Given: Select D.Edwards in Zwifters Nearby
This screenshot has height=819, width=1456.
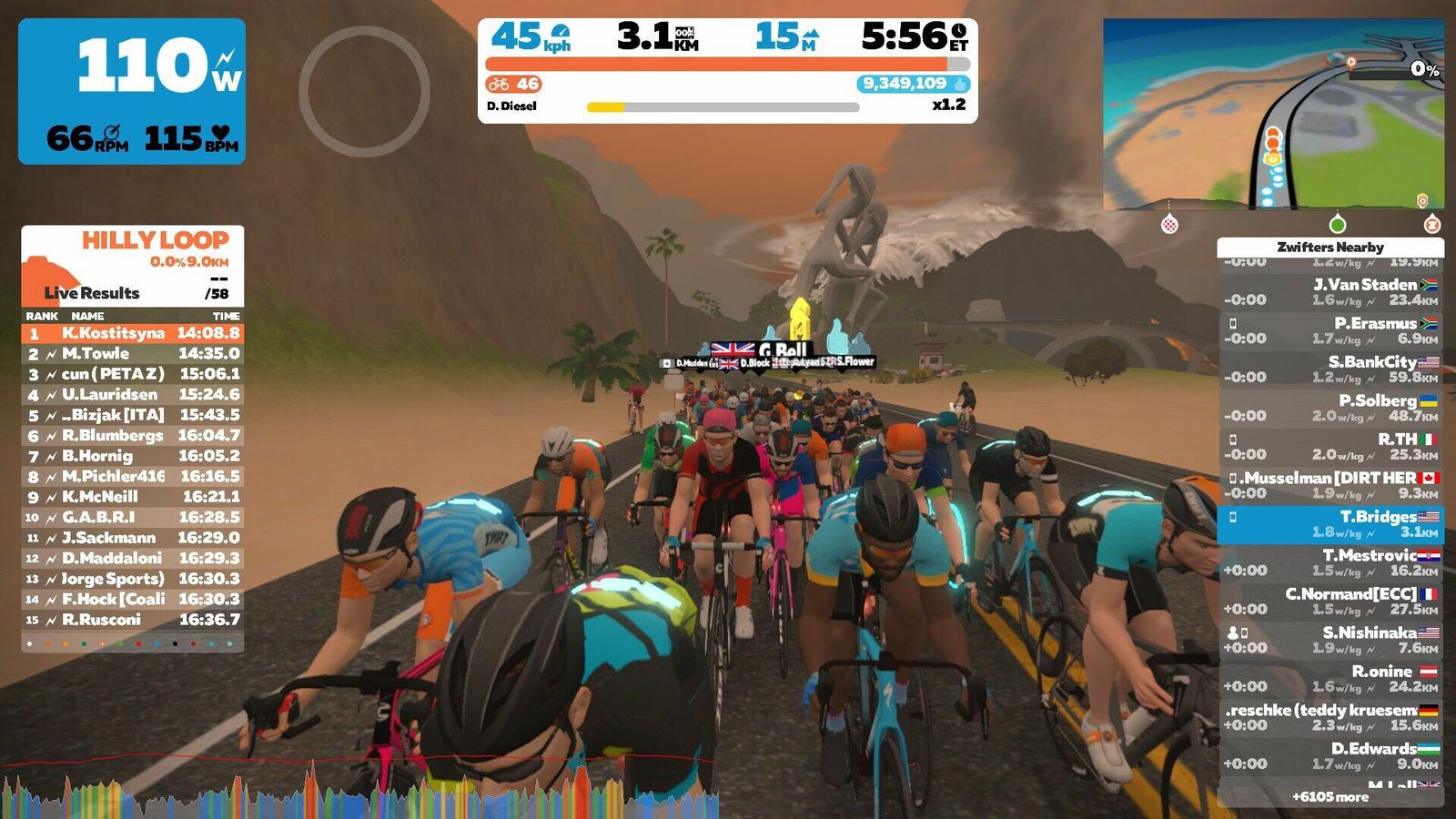Looking at the screenshot, I should [x=1330, y=756].
